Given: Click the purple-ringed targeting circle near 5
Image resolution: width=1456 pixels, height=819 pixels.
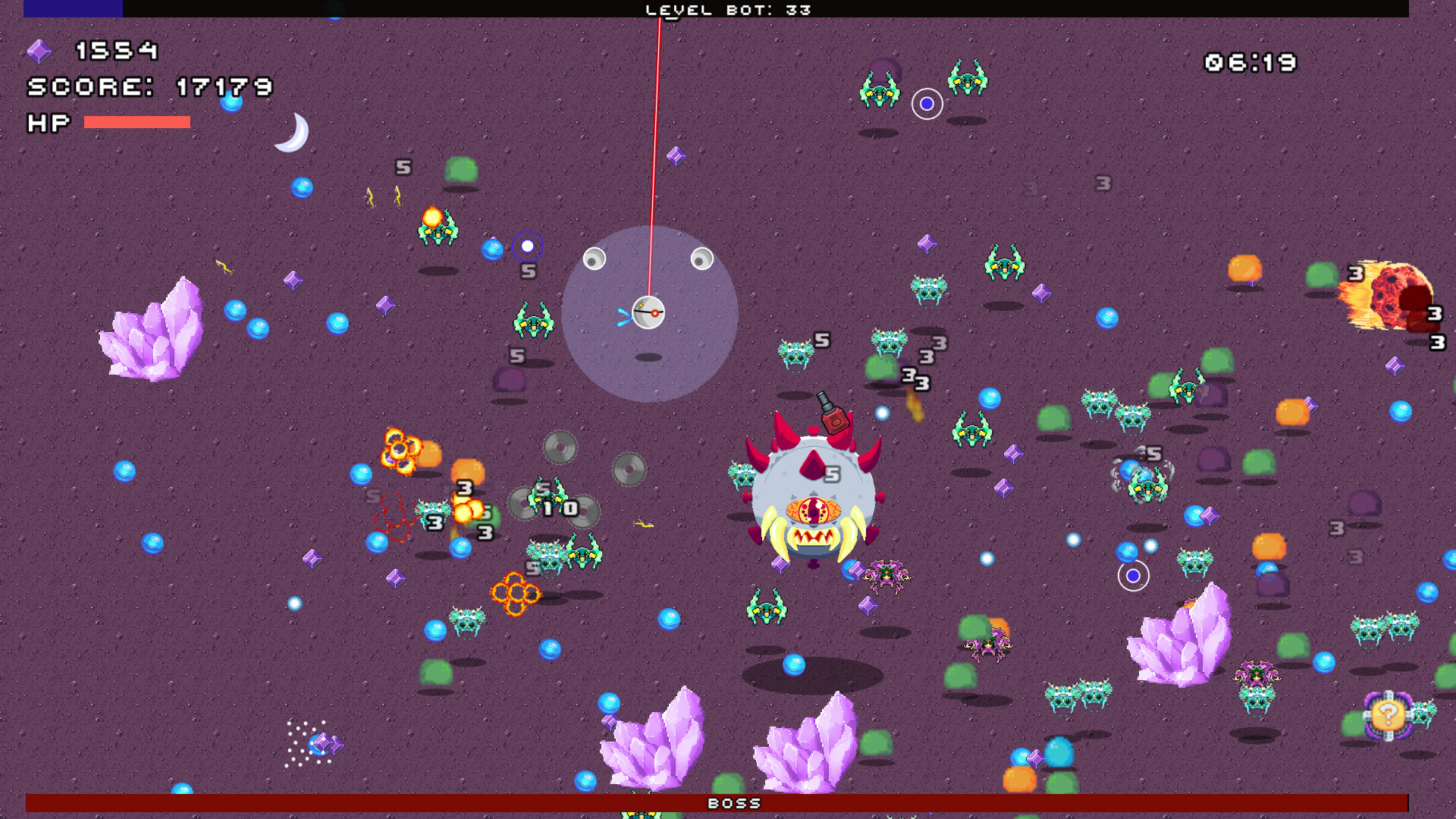Looking at the screenshot, I should click(529, 246).
